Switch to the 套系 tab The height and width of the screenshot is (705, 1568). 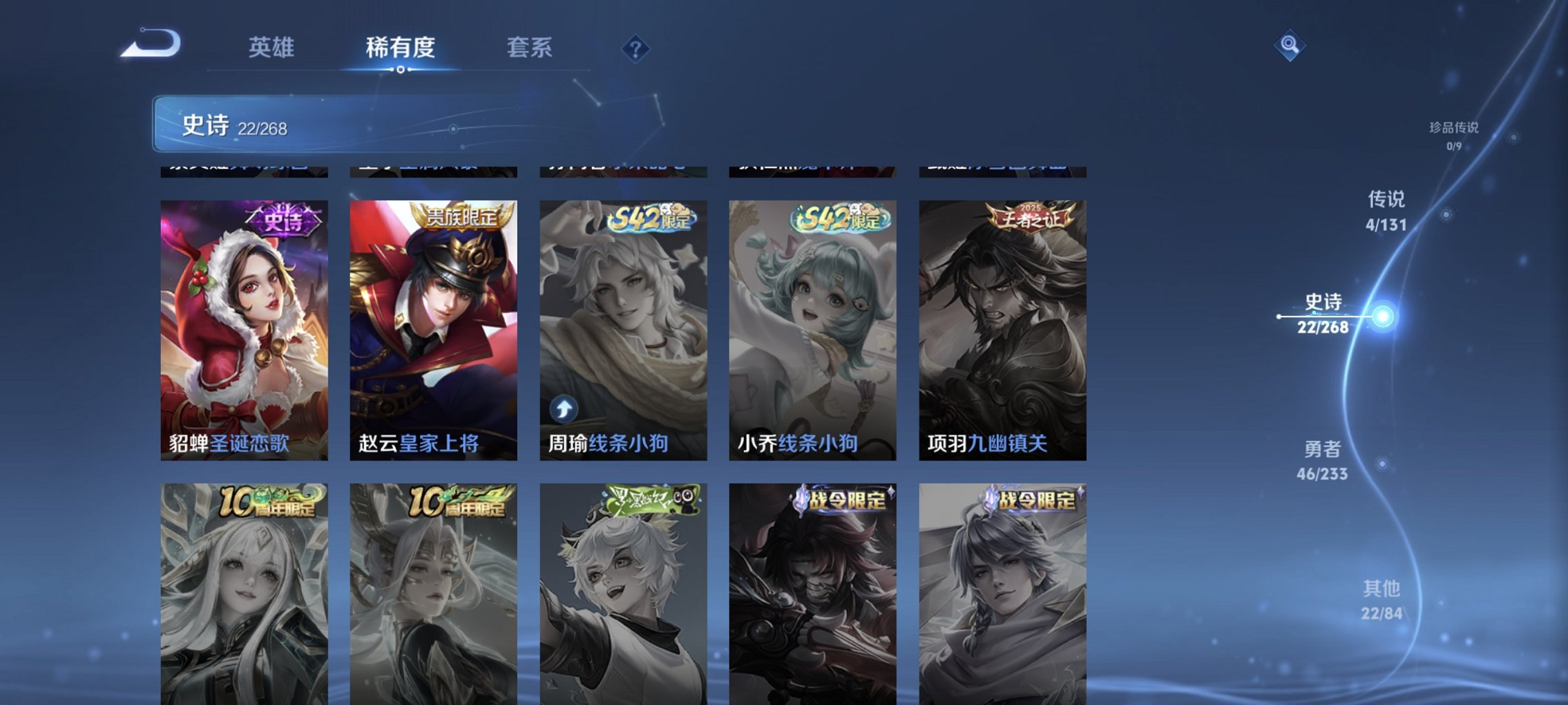click(528, 48)
